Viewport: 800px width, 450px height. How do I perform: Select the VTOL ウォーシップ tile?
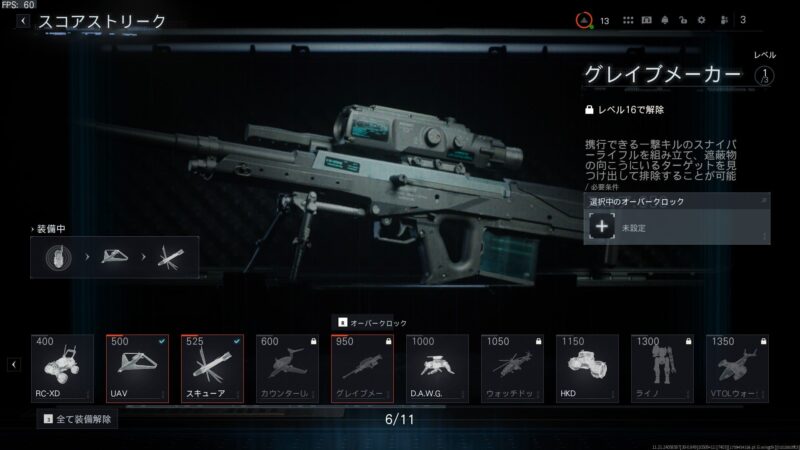[737, 368]
